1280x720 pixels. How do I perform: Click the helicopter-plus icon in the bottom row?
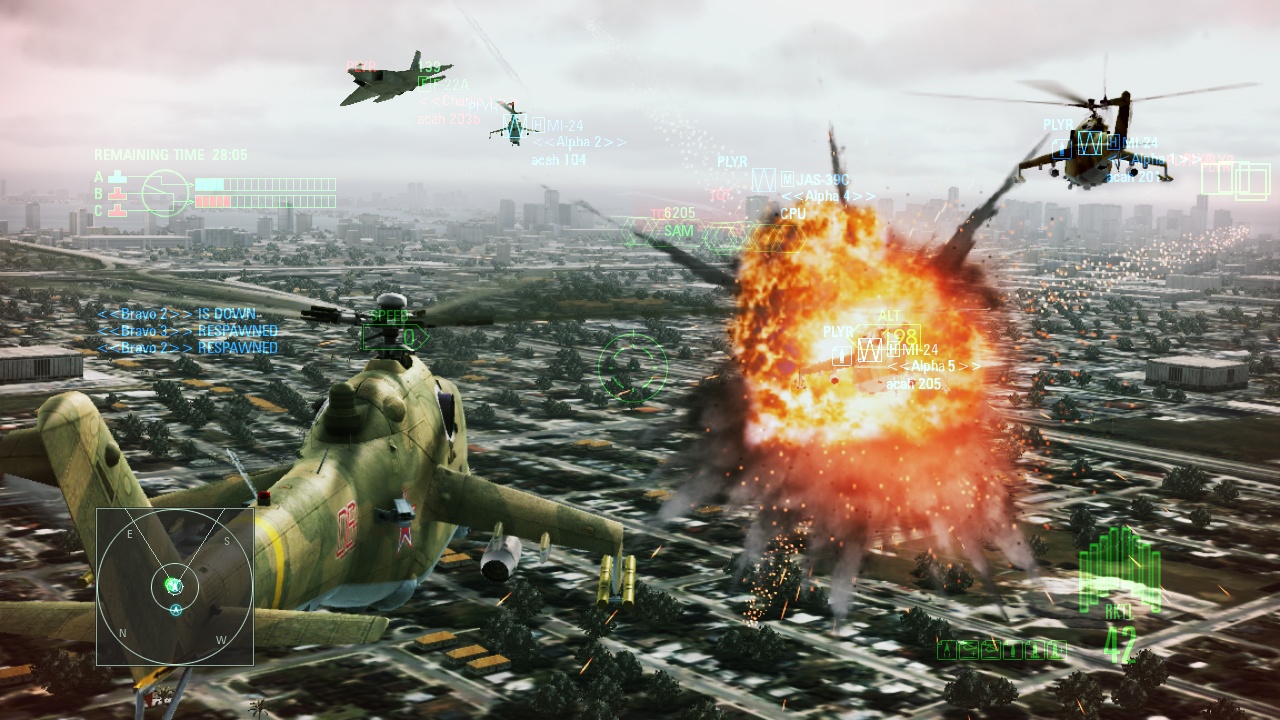point(969,650)
